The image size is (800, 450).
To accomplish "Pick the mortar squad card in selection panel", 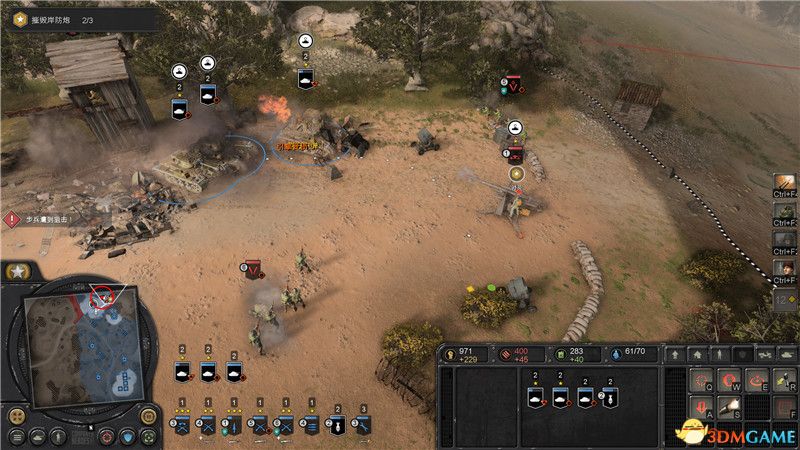I will (x=611, y=399).
